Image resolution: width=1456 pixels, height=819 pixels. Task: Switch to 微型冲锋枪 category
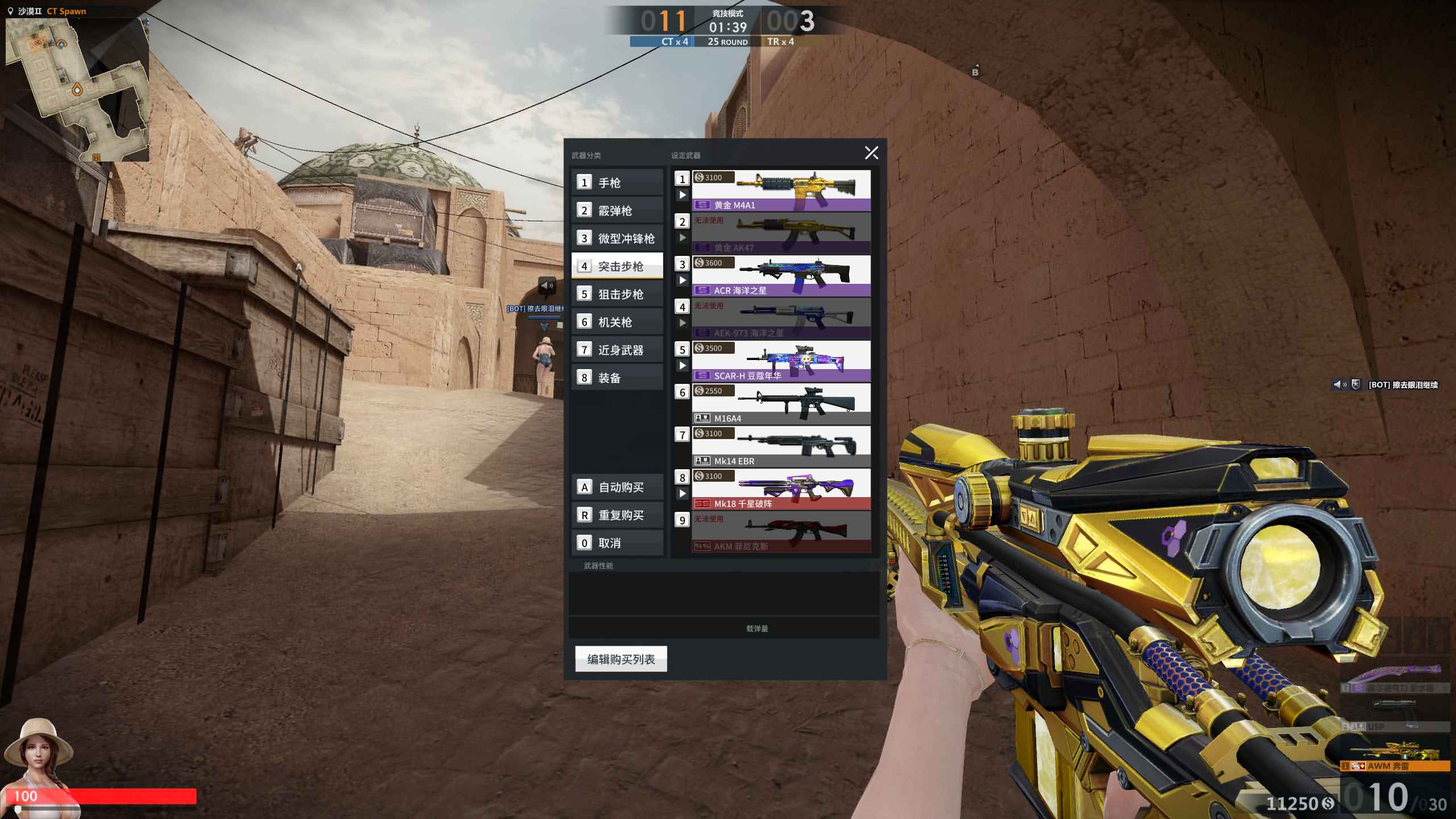[617, 238]
